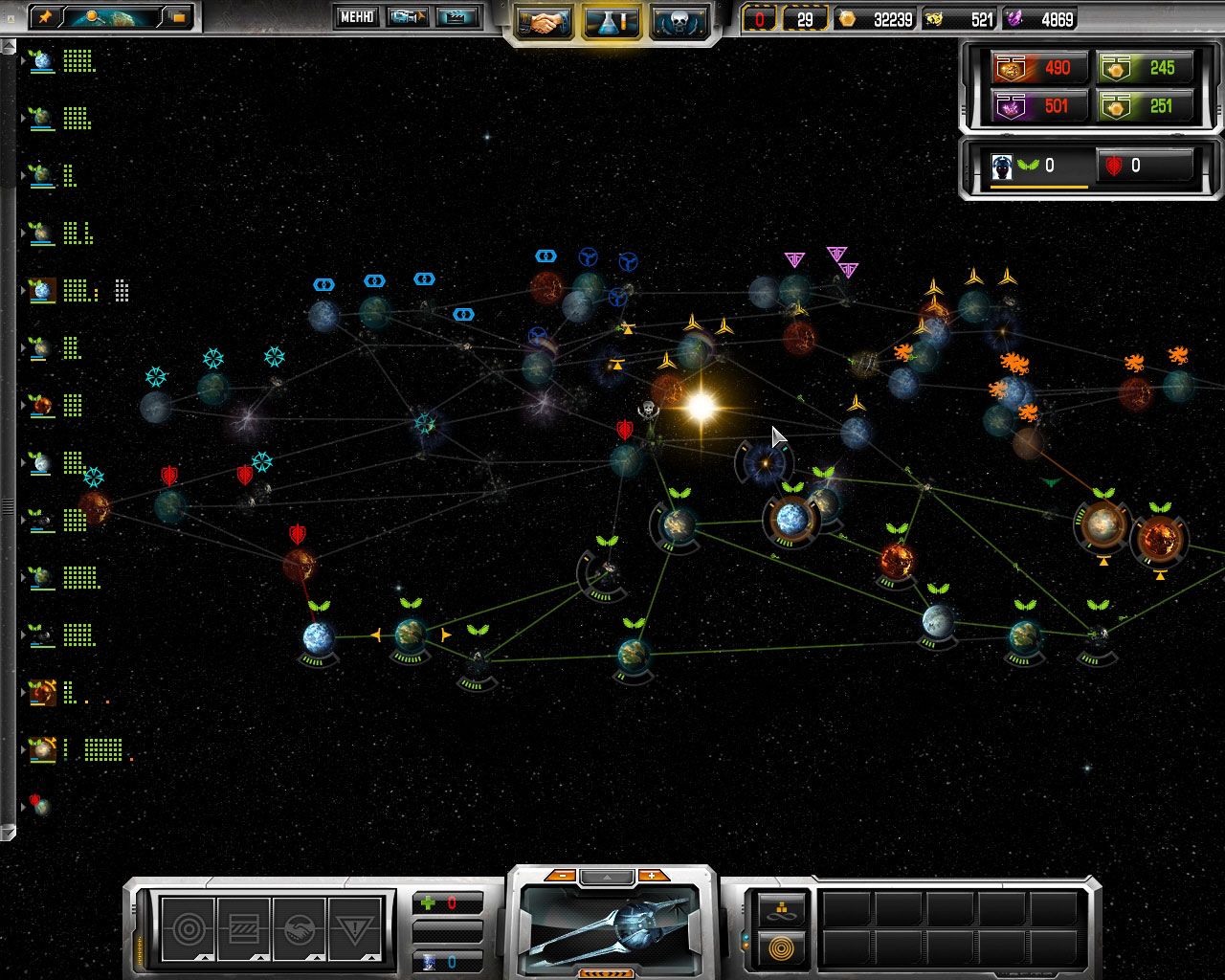Open the research flask screen

point(611,22)
